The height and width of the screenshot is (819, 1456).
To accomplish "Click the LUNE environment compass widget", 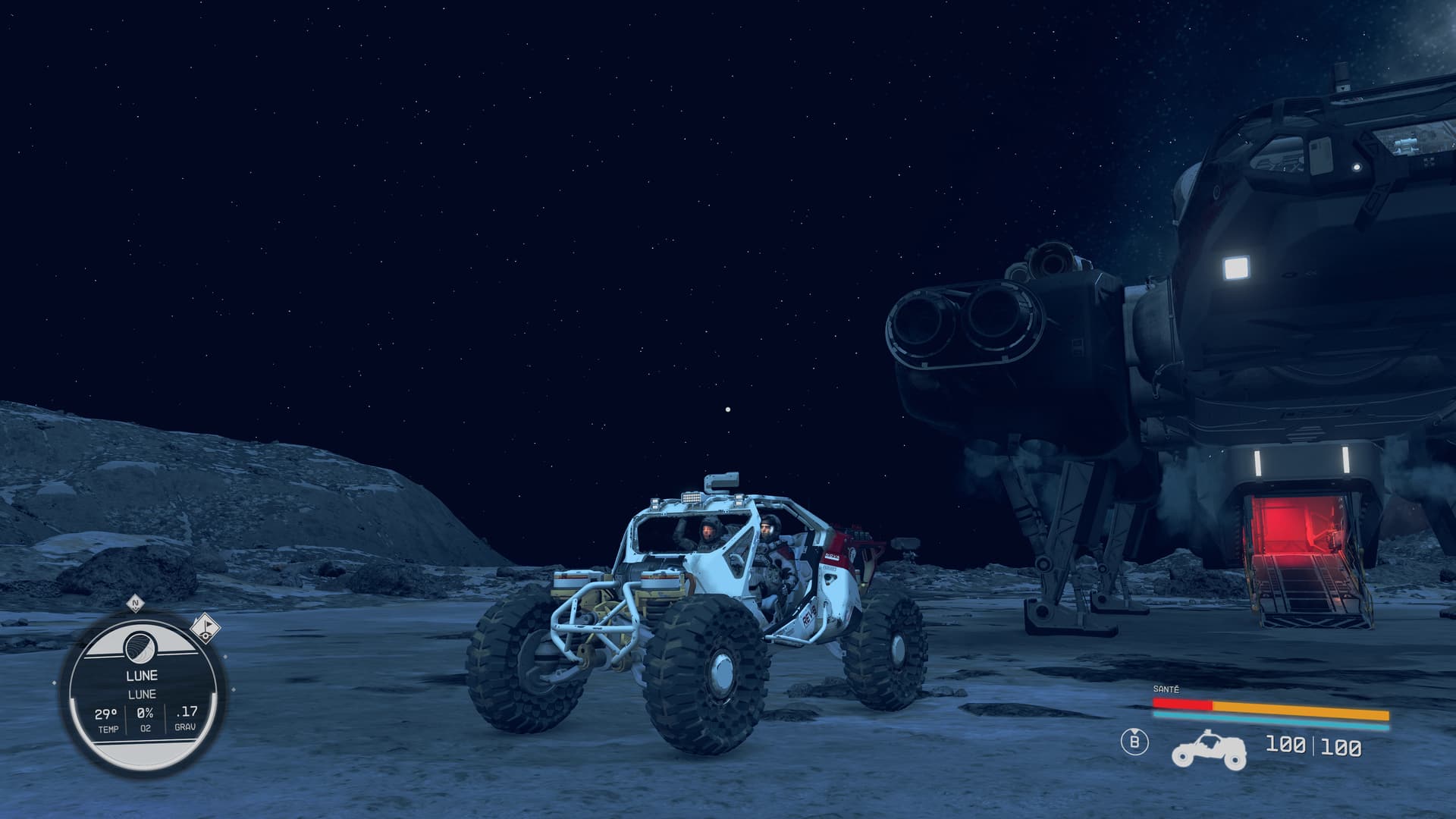I will pyautogui.click(x=143, y=694).
